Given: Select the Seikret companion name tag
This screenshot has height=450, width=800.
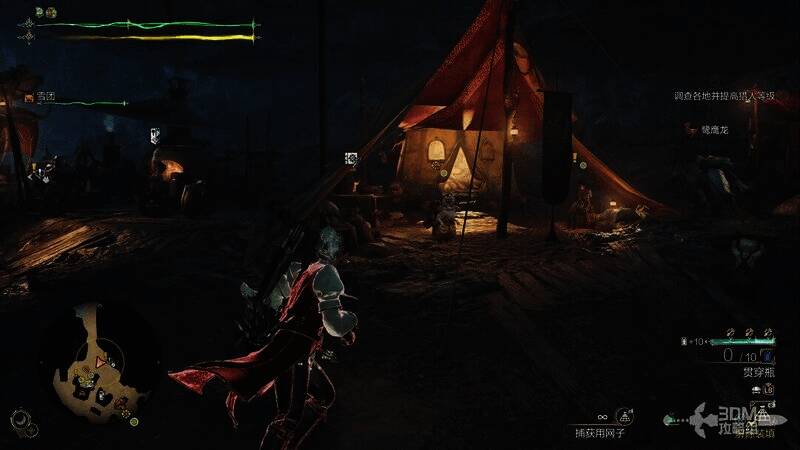Looking at the screenshot, I should coord(712,129).
